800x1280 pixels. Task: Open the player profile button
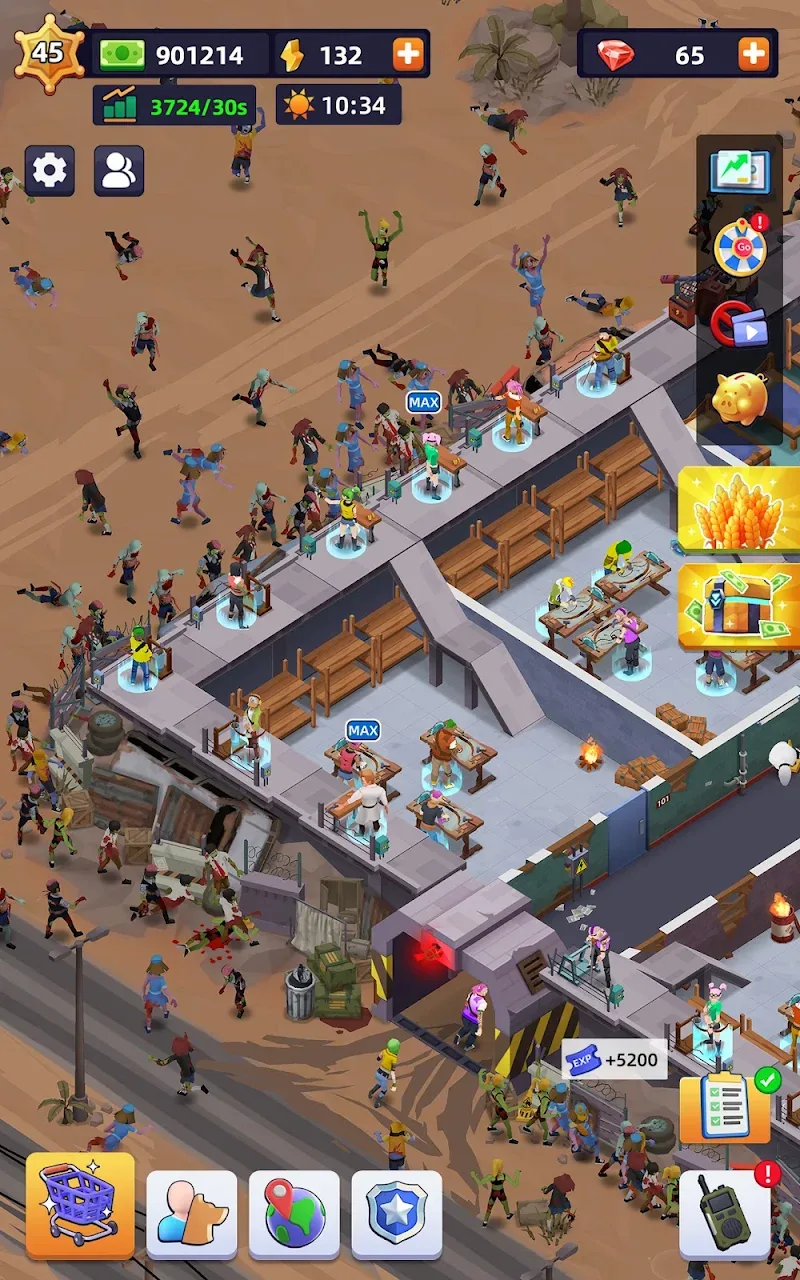119,170
